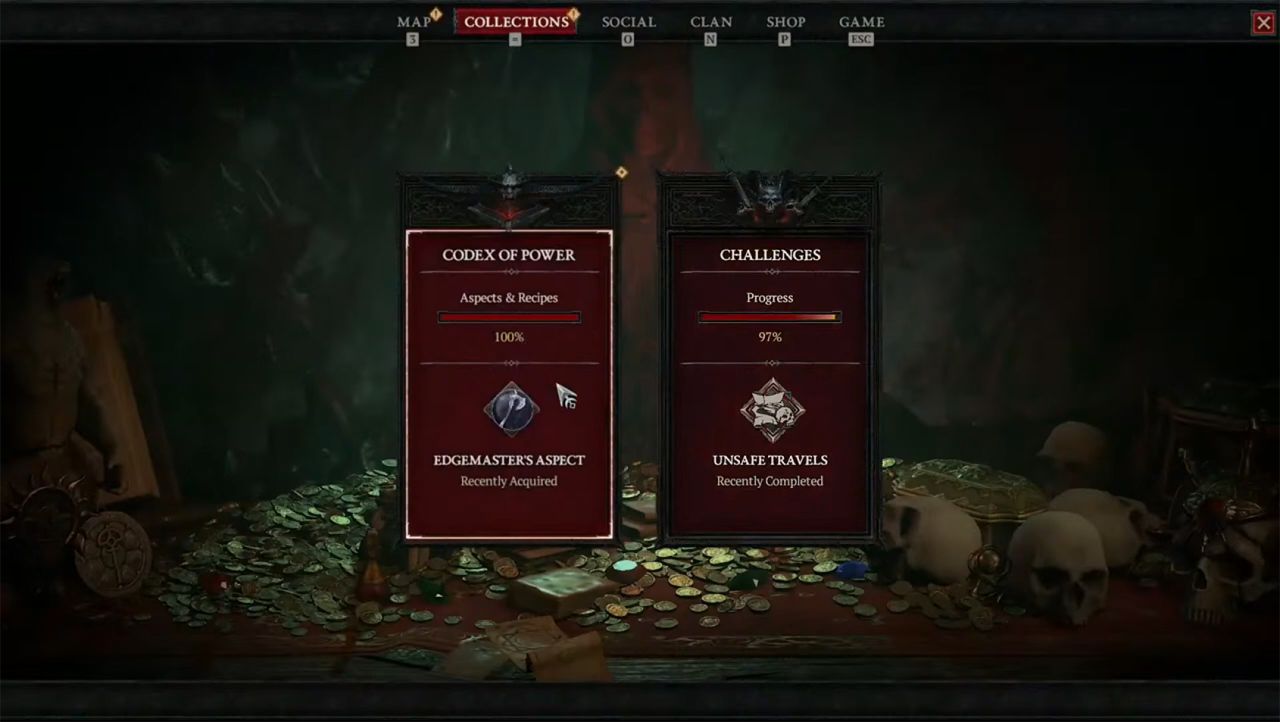Click the COLLECTIONS exclamation badge

[575, 12]
